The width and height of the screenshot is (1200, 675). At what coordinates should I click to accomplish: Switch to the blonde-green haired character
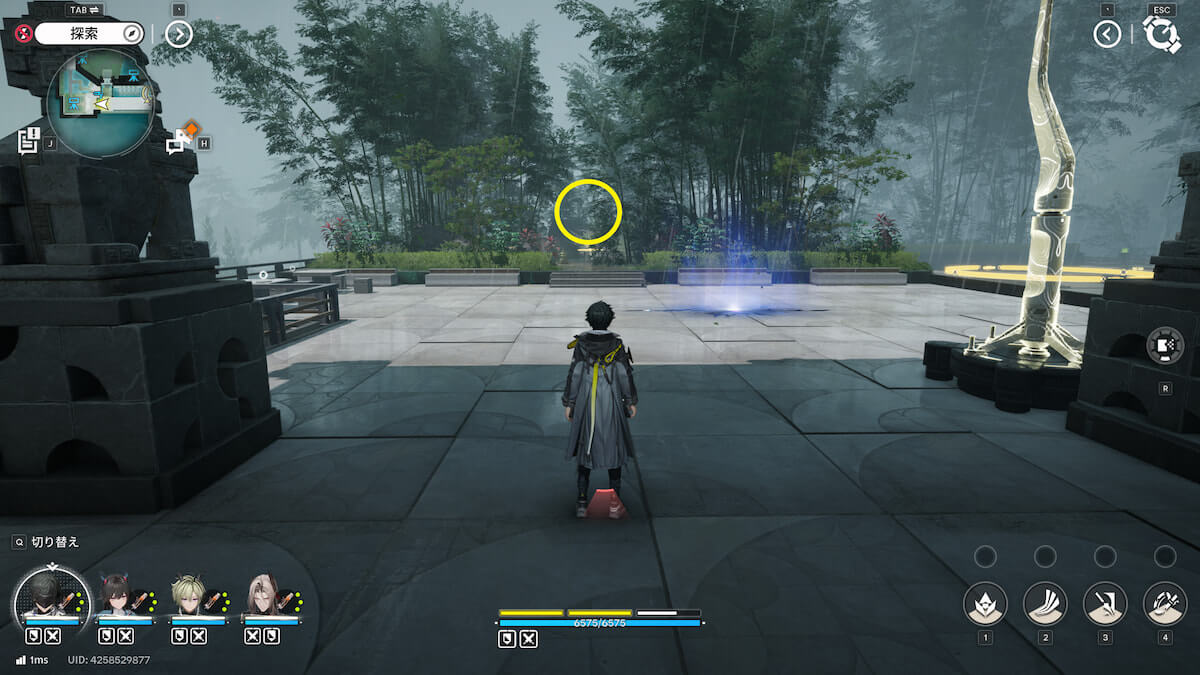click(x=190, y=597)
